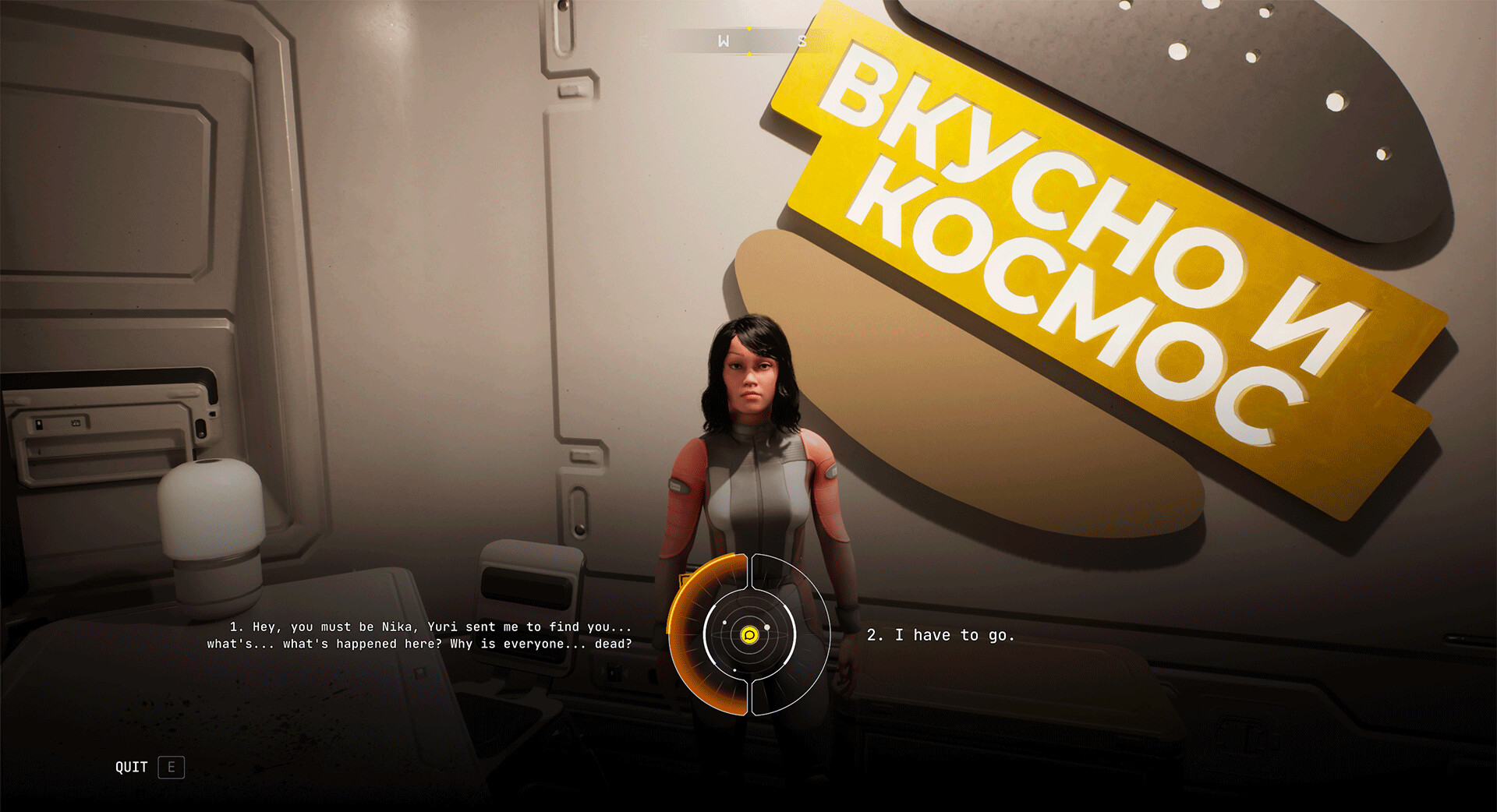Choose dialogue option 2, 'I have to go'
Image resolution: width=1497 pixels, height=812 pixels.
(x=940, y=635)
